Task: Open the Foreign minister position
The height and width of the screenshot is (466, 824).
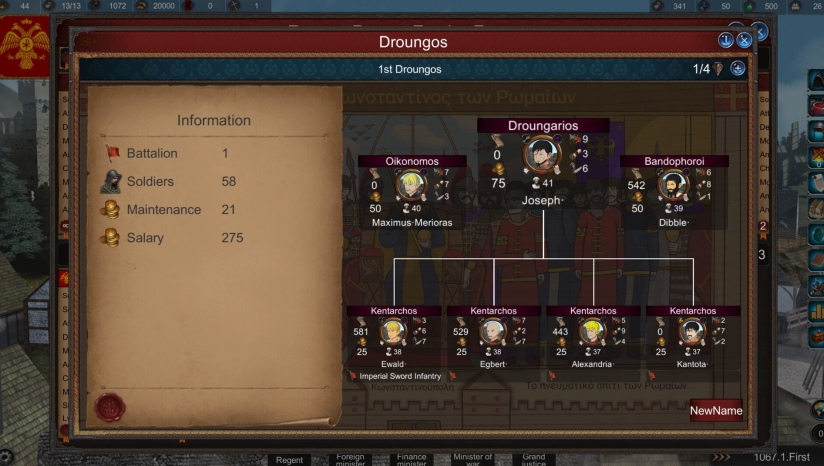Action: pos(350,459)
